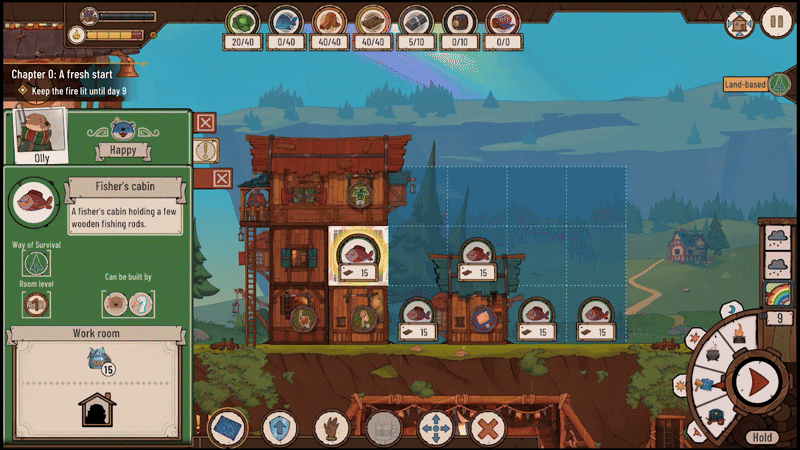Pick the highlighted Fisher's cabin placement tile
Viewport: 800px width, 450px height.
coord(358,257)
